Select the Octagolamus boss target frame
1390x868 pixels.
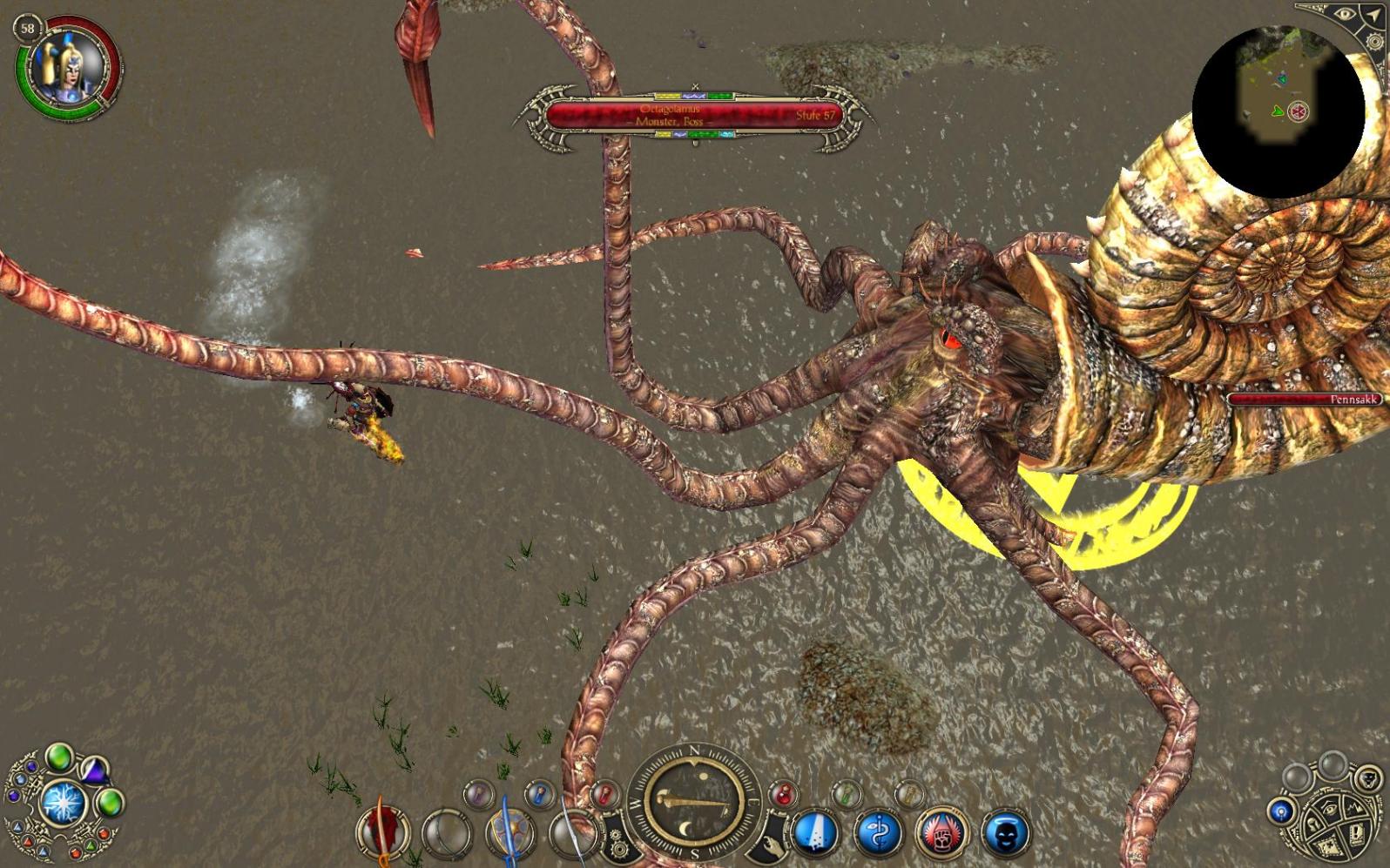click(694, 116)
